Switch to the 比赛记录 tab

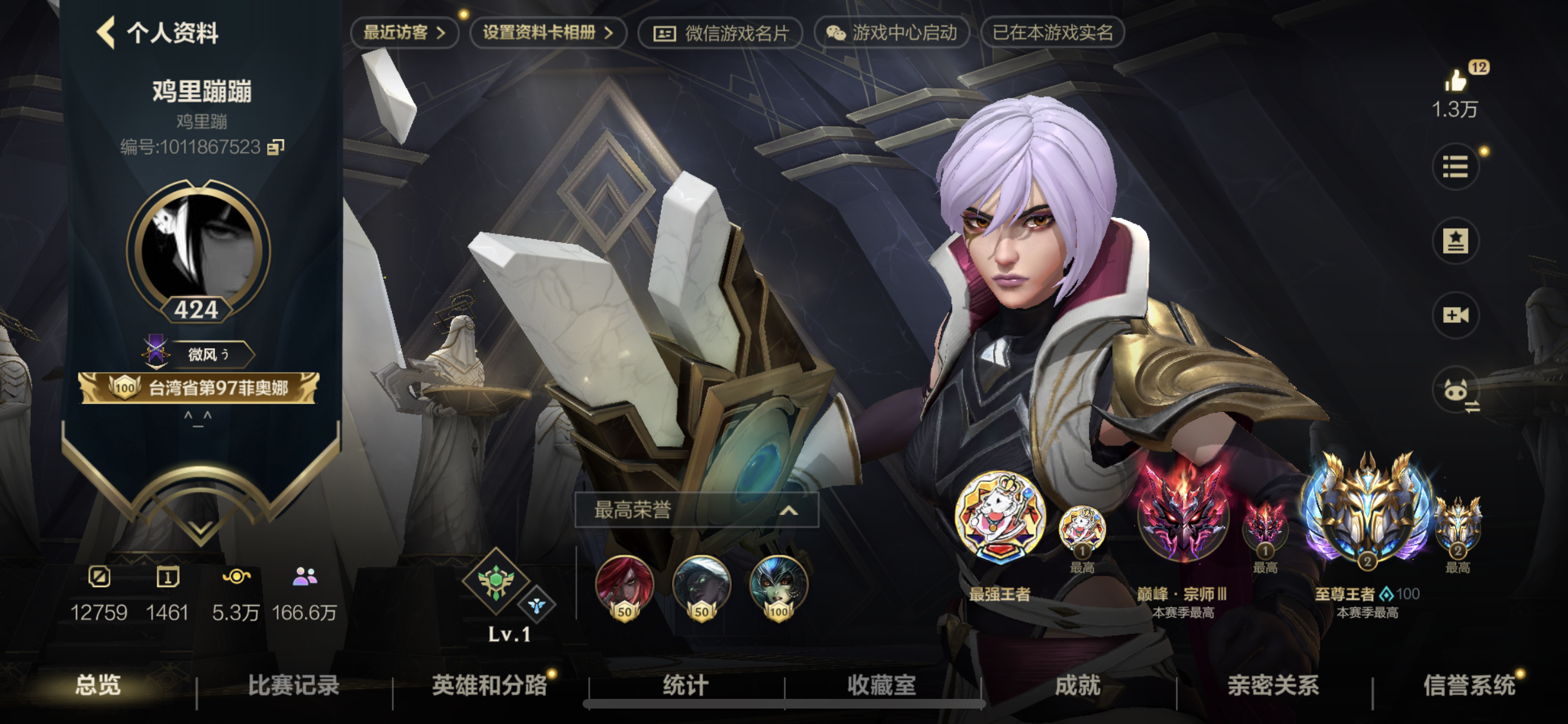click(x=294, y=685)
